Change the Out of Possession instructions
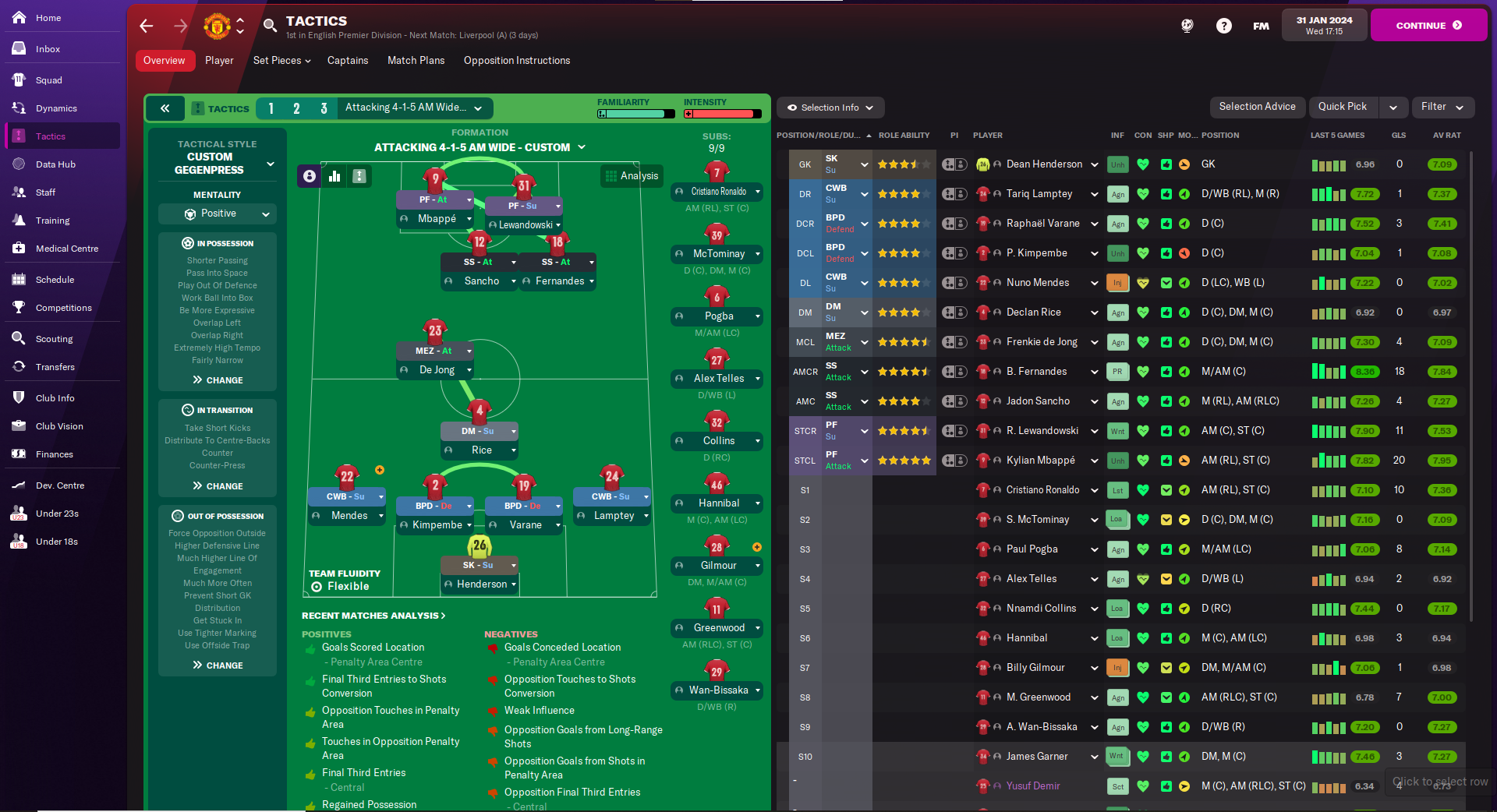The height and width of the screenshot is (812, 1497). 218,665
